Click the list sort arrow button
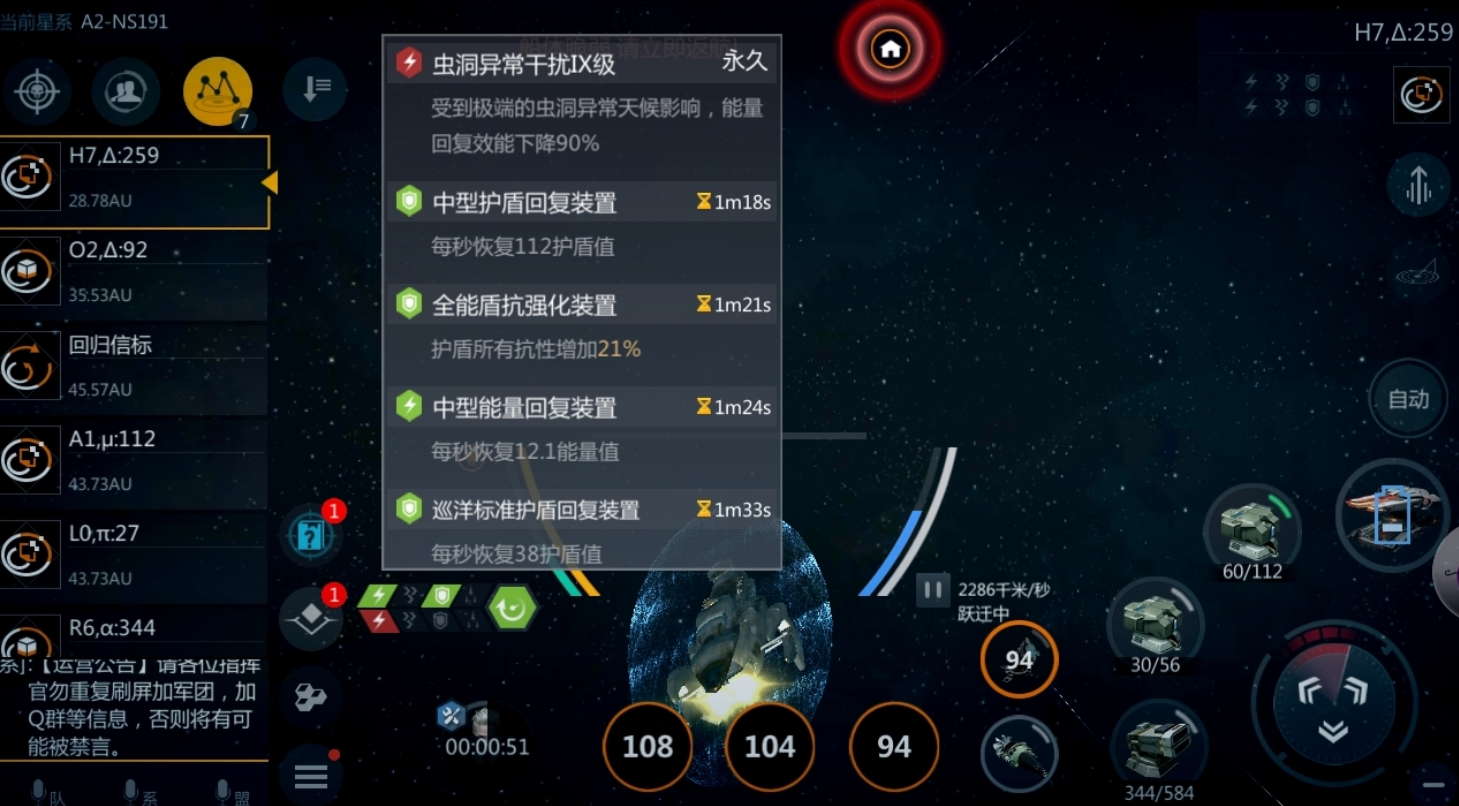Viewport: 1459px width, 806px height. pyautogui.click(x=315, y=90)
